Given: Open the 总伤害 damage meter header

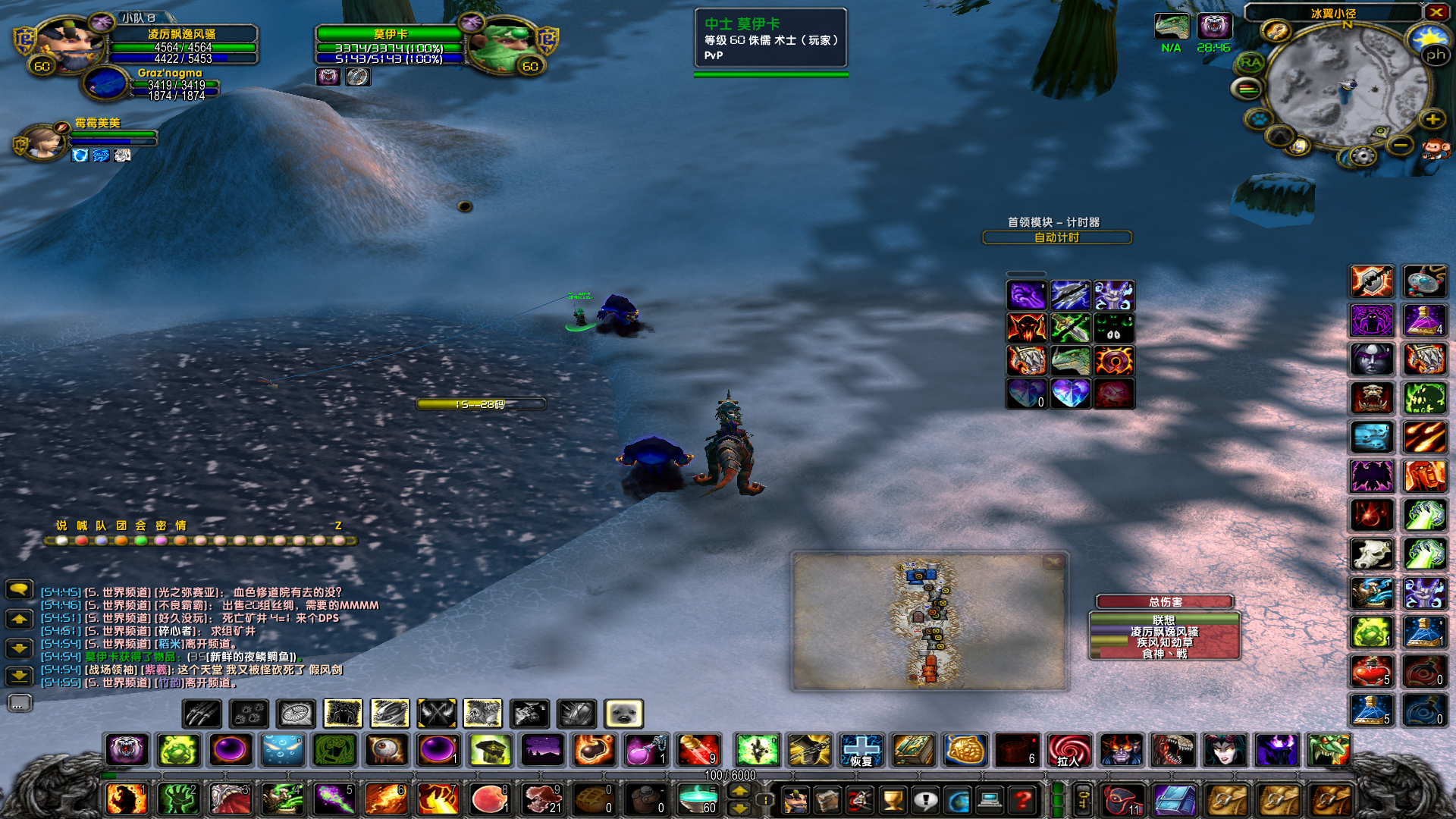Looking at the screenshot, I should click(1164, 601).
